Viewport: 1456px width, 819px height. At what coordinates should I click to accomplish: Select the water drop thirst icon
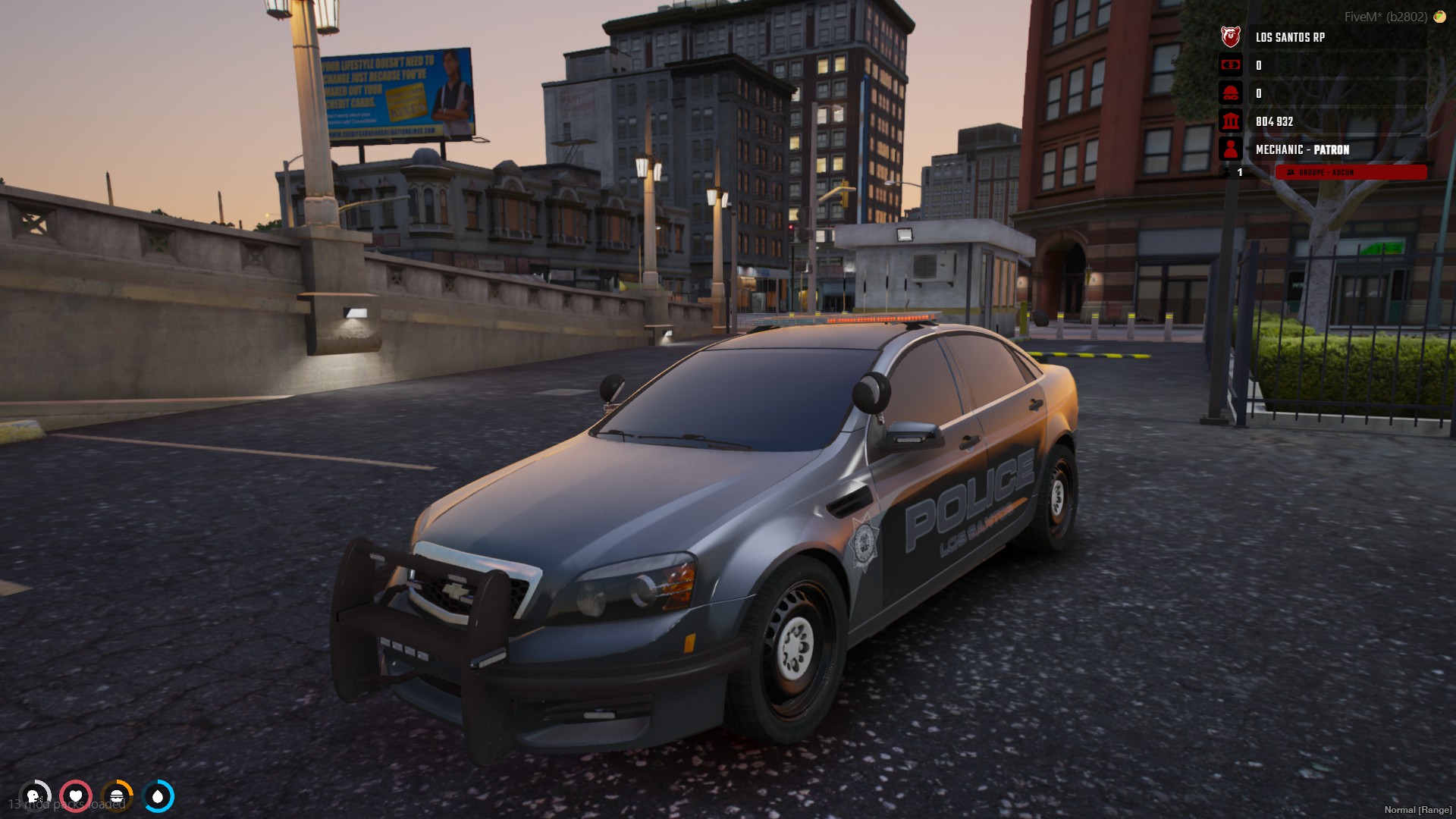(x=158, y=796)
